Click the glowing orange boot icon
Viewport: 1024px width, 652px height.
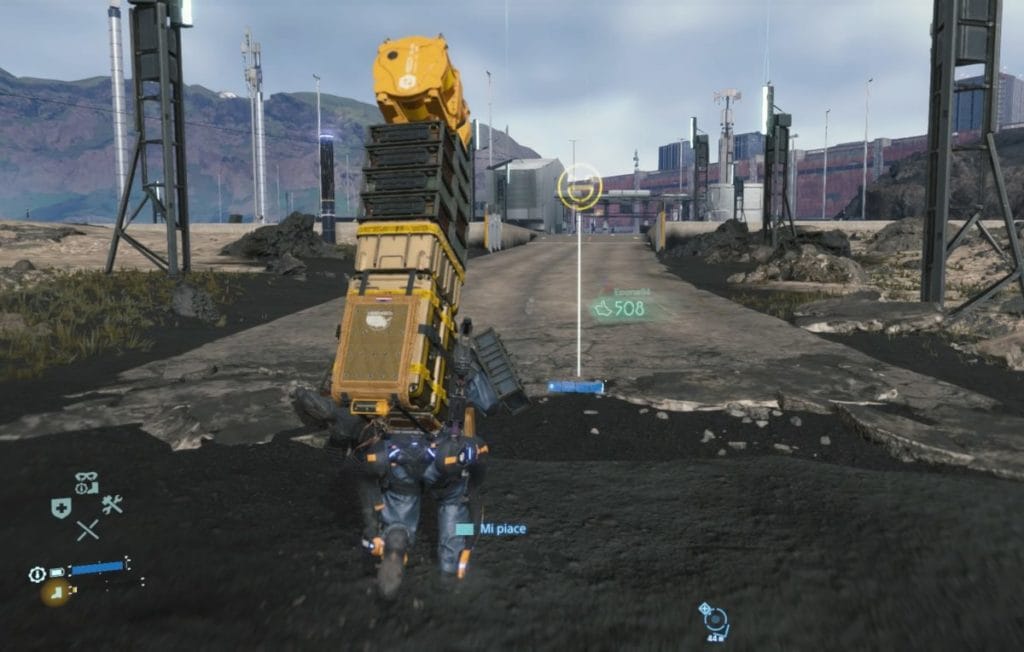pyautogui.click(x=54, y=592)
